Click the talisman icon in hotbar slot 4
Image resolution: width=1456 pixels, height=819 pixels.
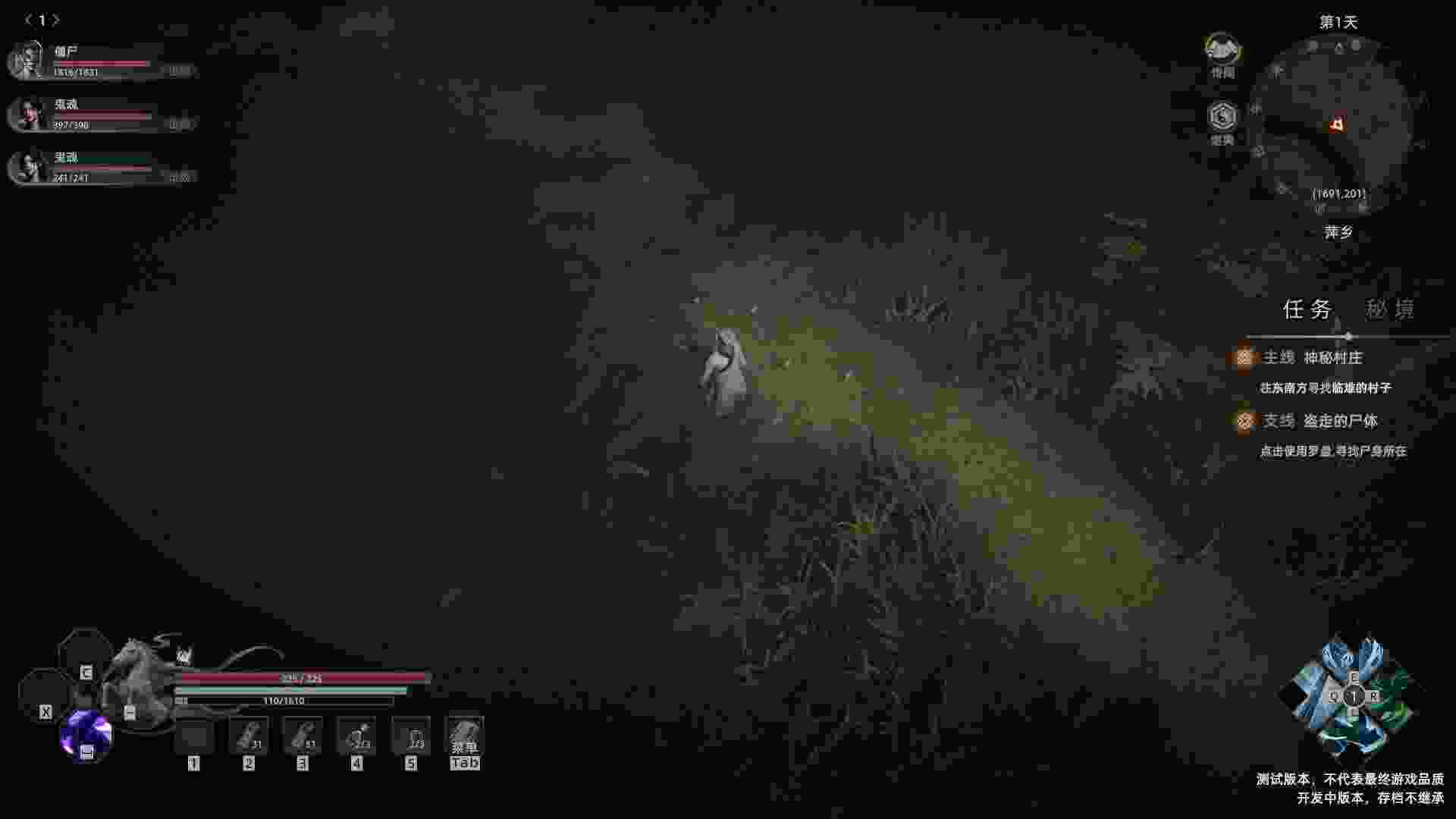pyautogui.click(x=357, y=735)
